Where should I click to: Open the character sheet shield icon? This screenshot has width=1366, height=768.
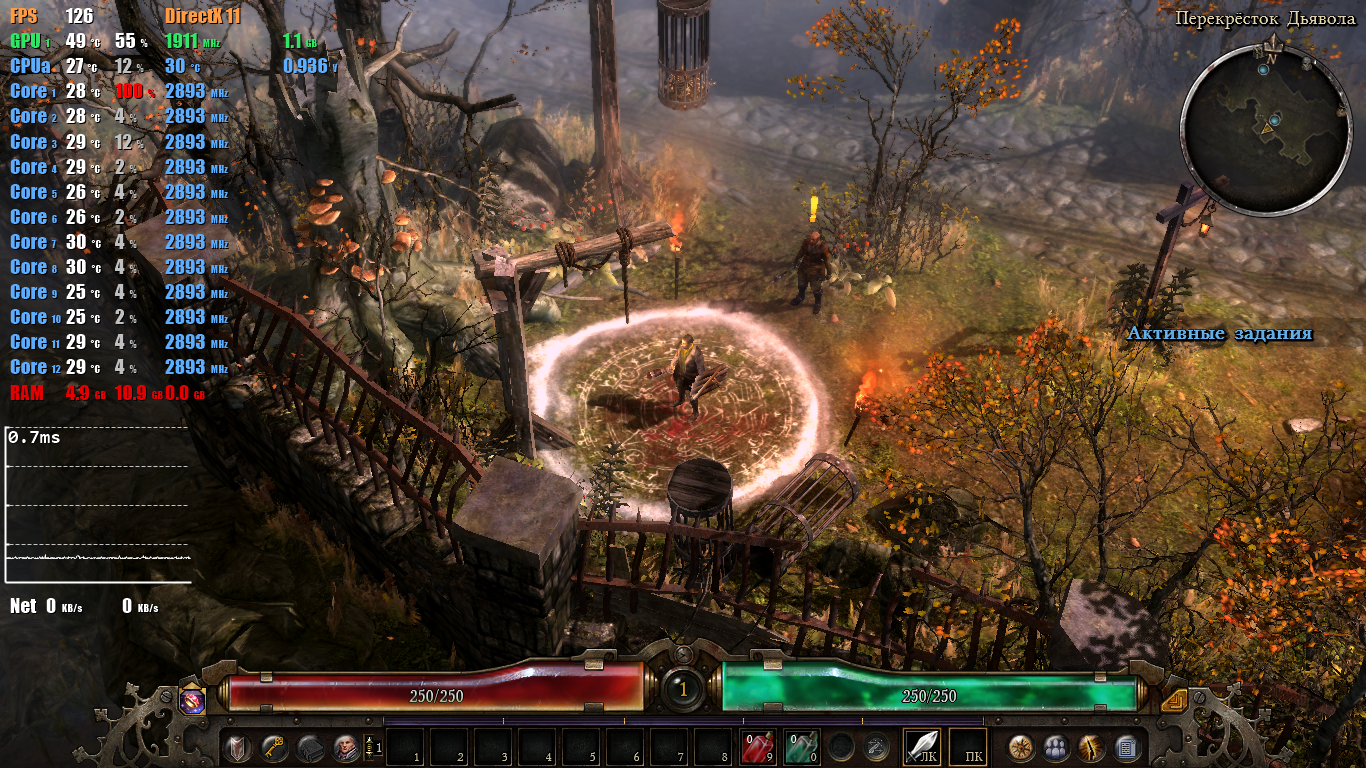pyautogui.click(x=238, y=747)
